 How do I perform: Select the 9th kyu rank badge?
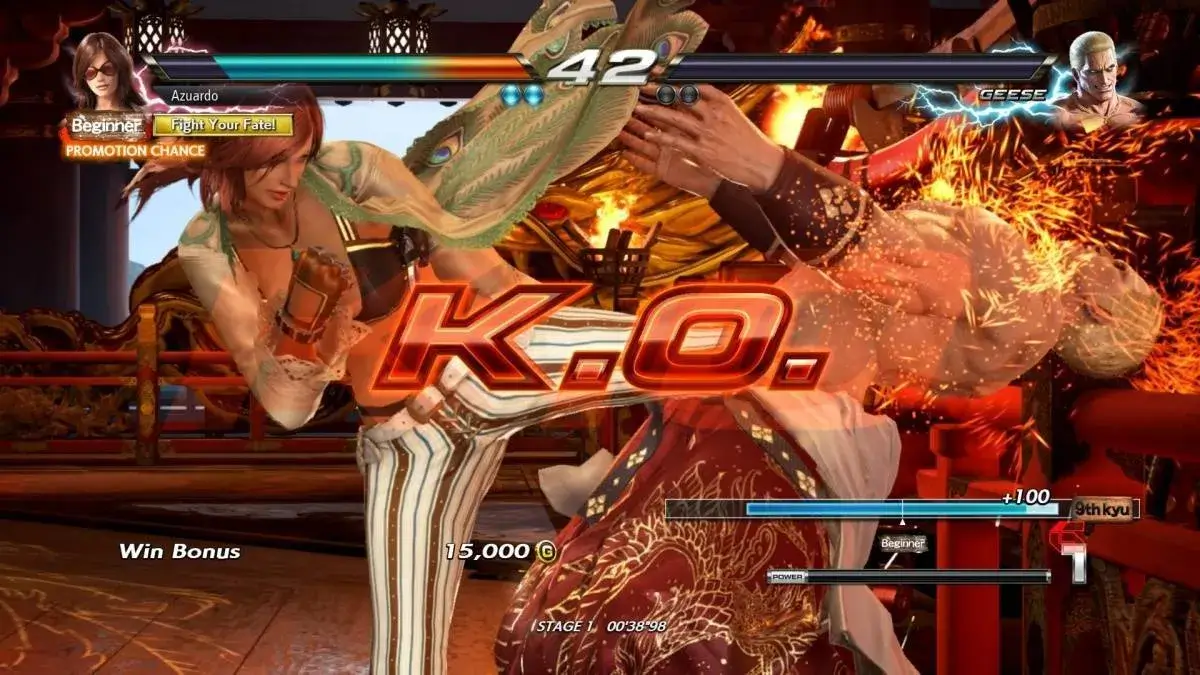pyautogui.click(x=1103, y=509)
